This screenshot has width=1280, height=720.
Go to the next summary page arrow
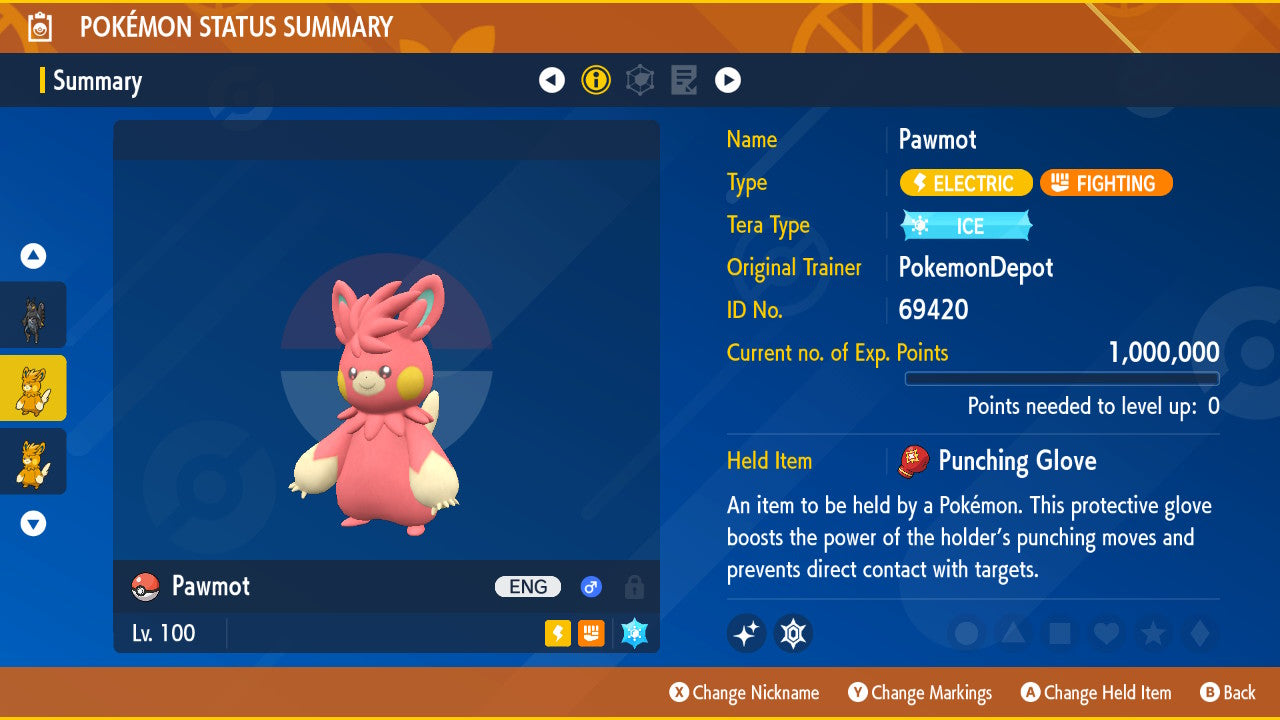(728, 80)
